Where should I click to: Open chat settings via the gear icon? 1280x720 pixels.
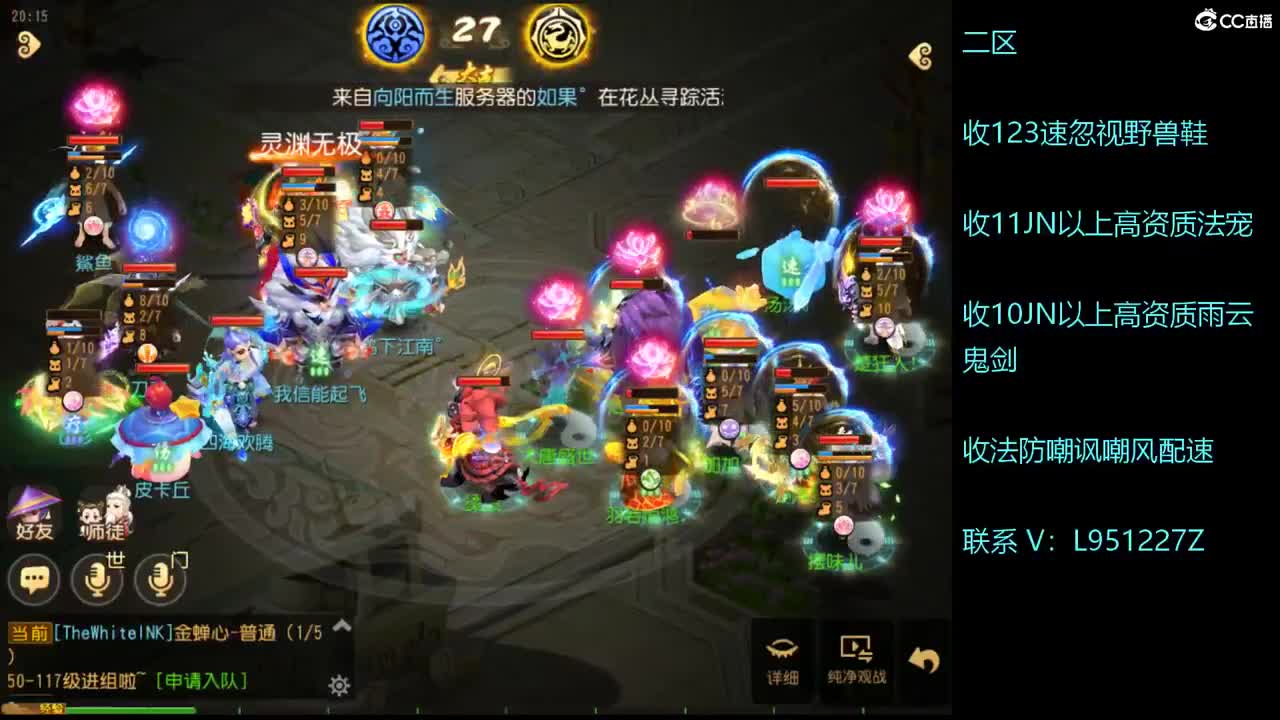click(337, 685)
